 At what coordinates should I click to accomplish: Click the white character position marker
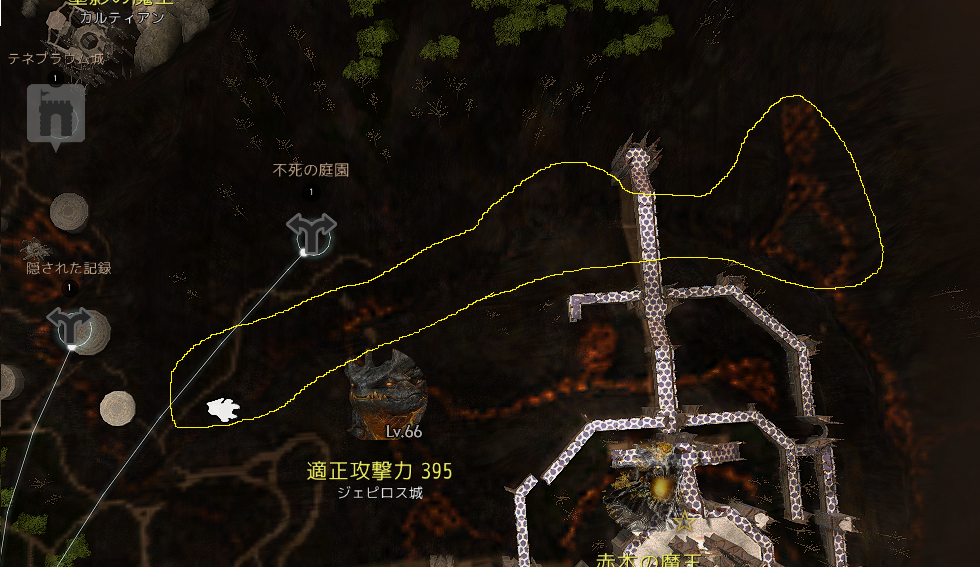pyautogui.click(x=222, y=409)
